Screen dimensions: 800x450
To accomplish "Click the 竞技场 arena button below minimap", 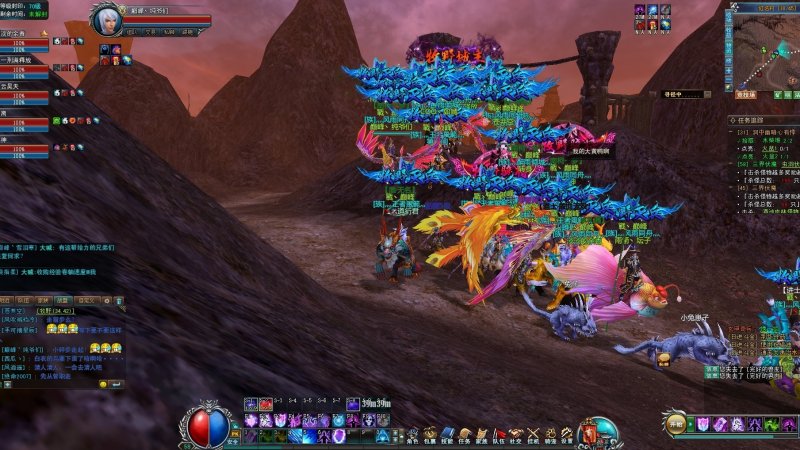I will click(x=746, y=94).
